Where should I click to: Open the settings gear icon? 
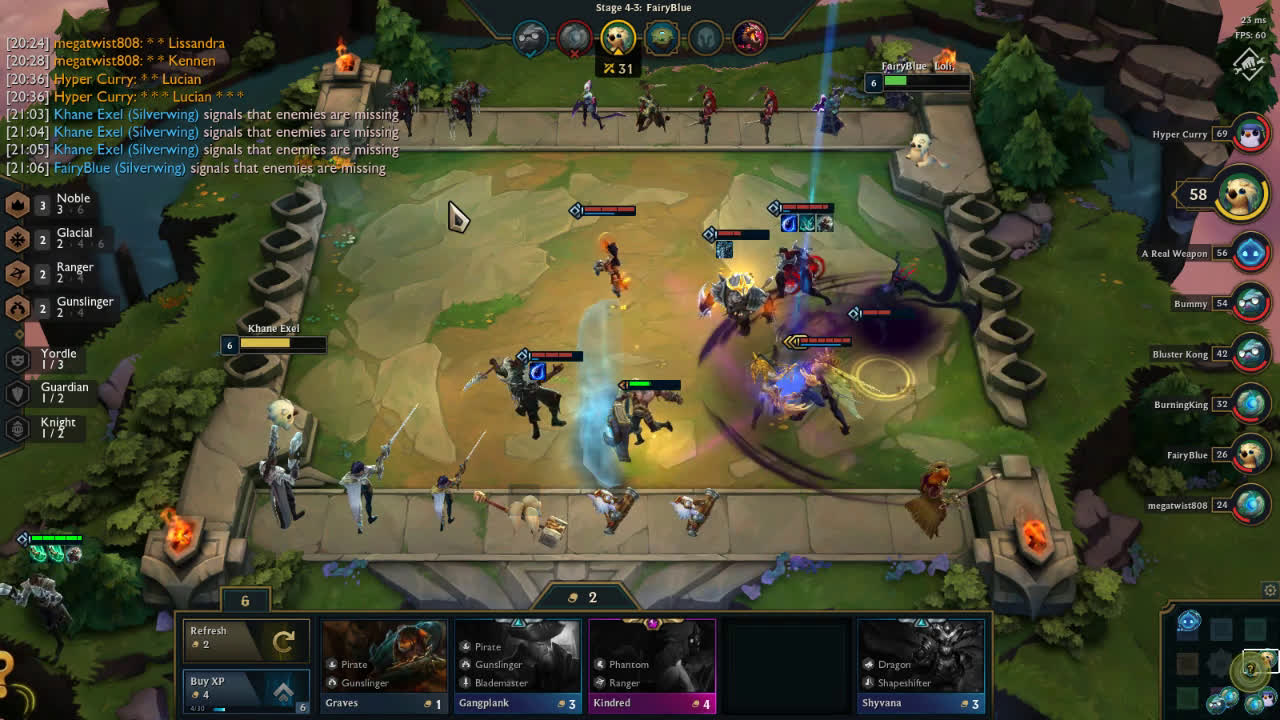point(1270,590)
